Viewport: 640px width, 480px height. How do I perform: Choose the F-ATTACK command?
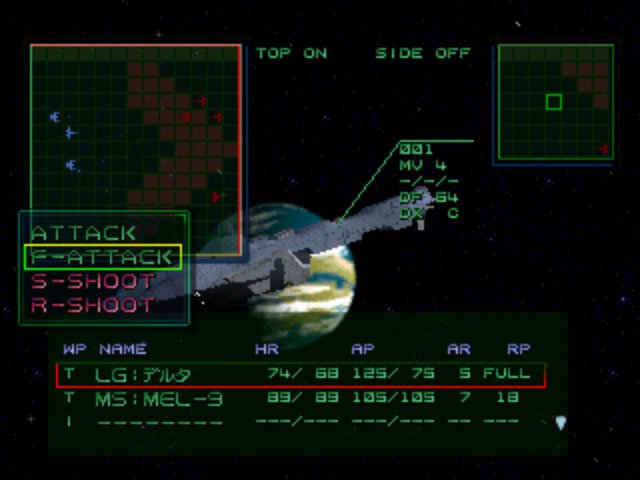pyautogui.click(x=103, y=257)
